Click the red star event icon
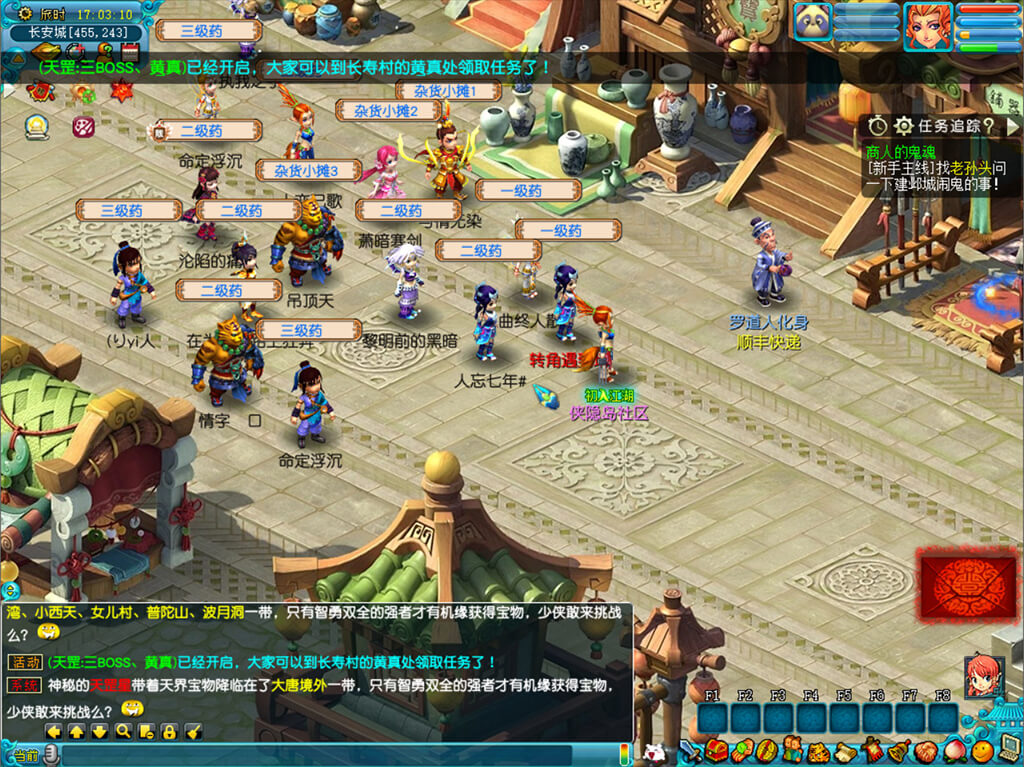This screenshot has height=767, width=1024. [x=122, y=92]
